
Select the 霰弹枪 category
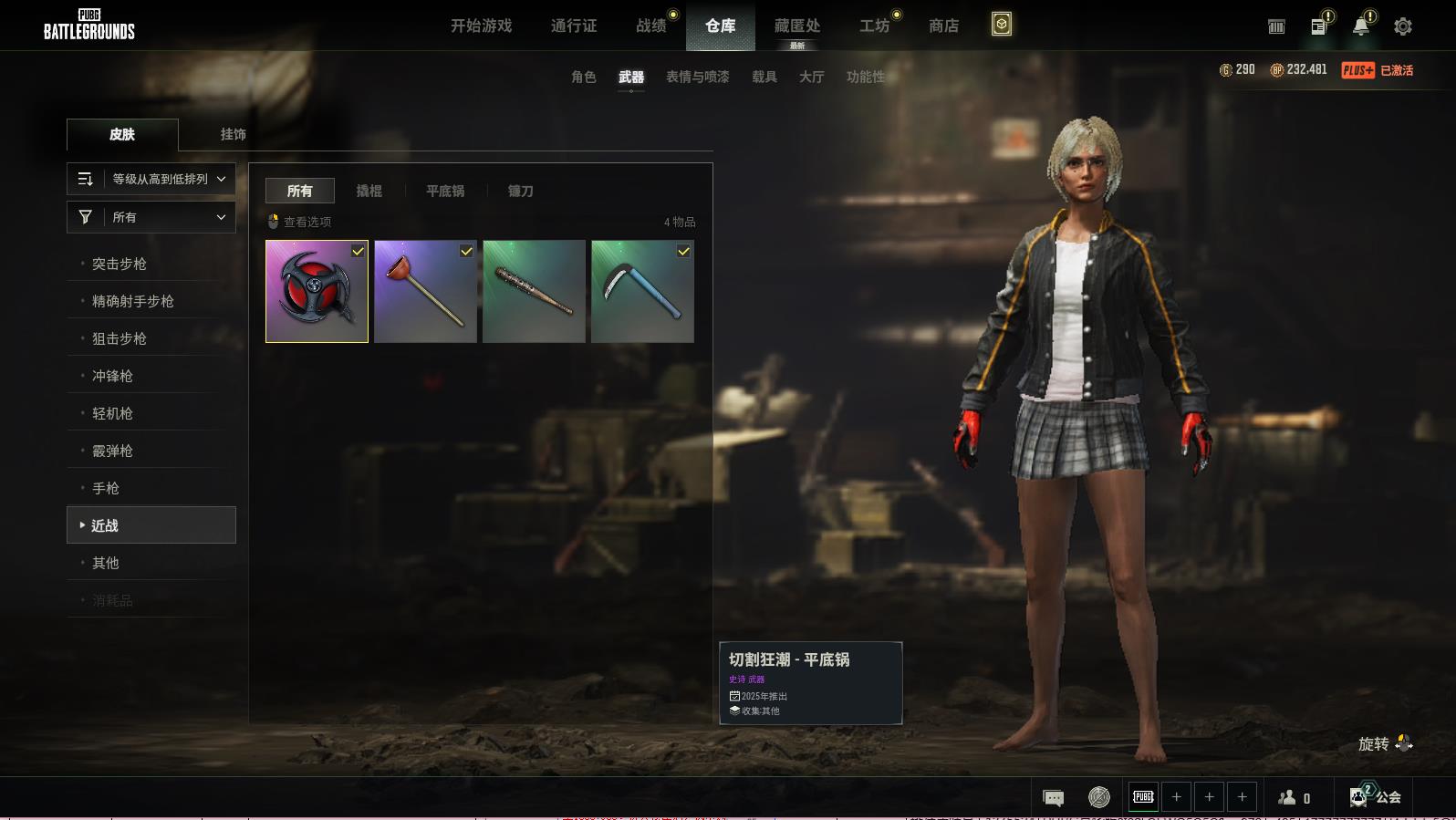point(112,451)
